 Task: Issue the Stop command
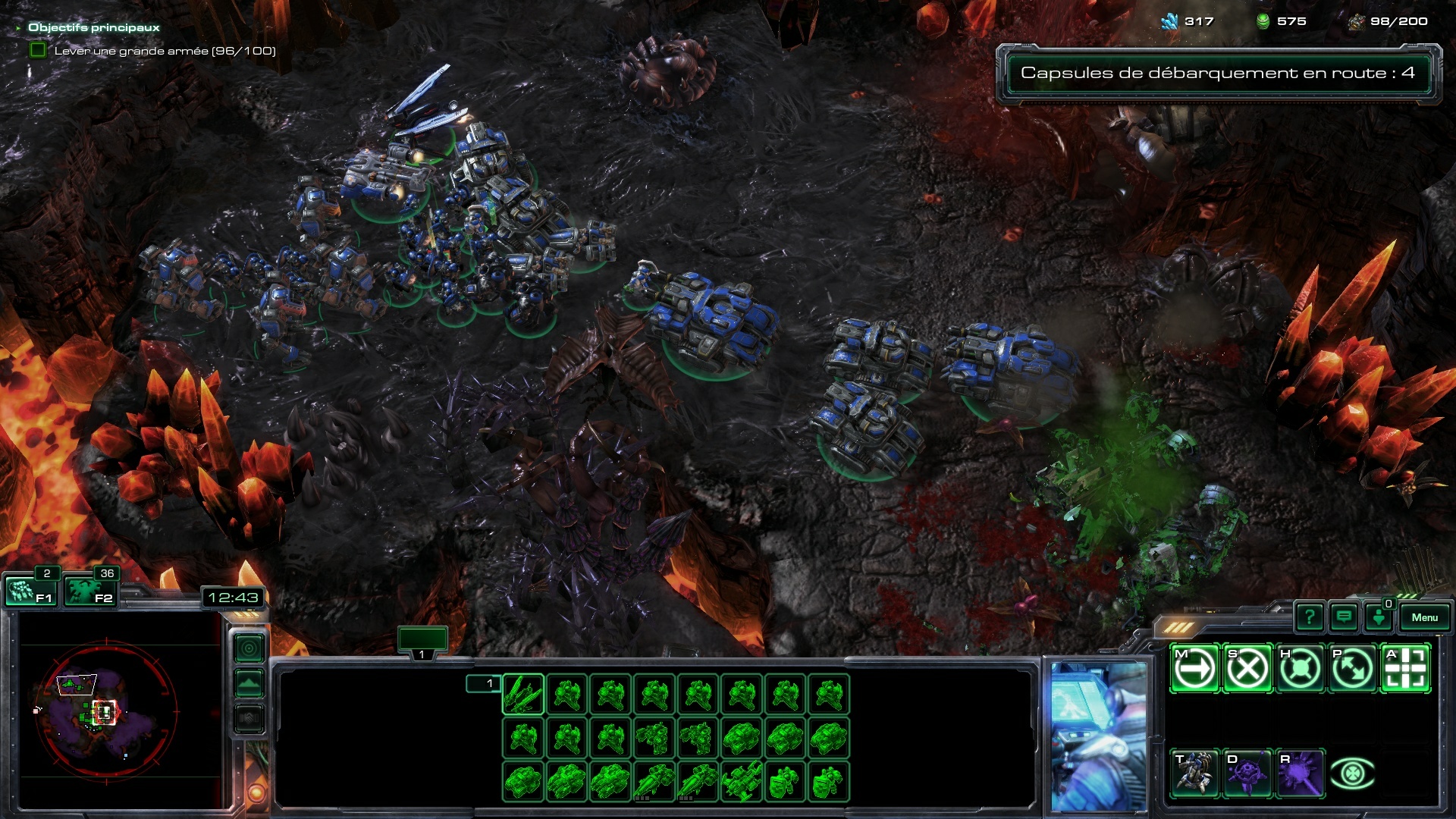pos(1247,669)
